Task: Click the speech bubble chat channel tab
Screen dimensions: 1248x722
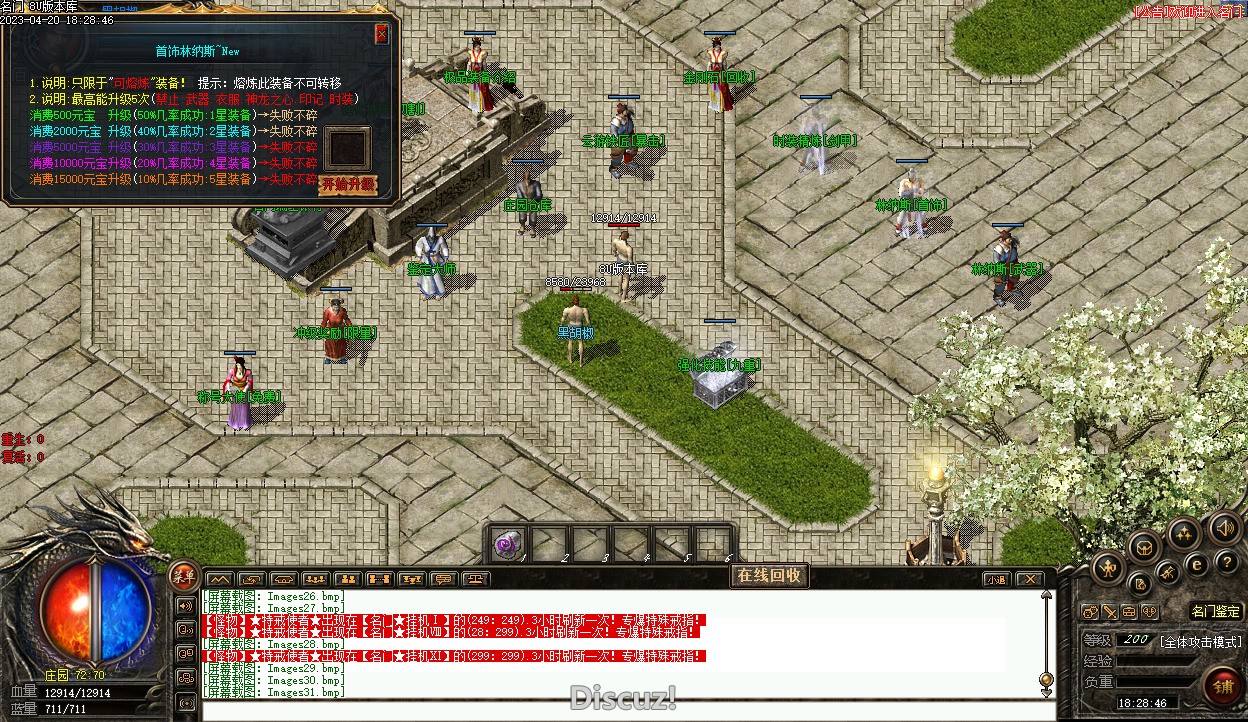Action: (442, 579)
